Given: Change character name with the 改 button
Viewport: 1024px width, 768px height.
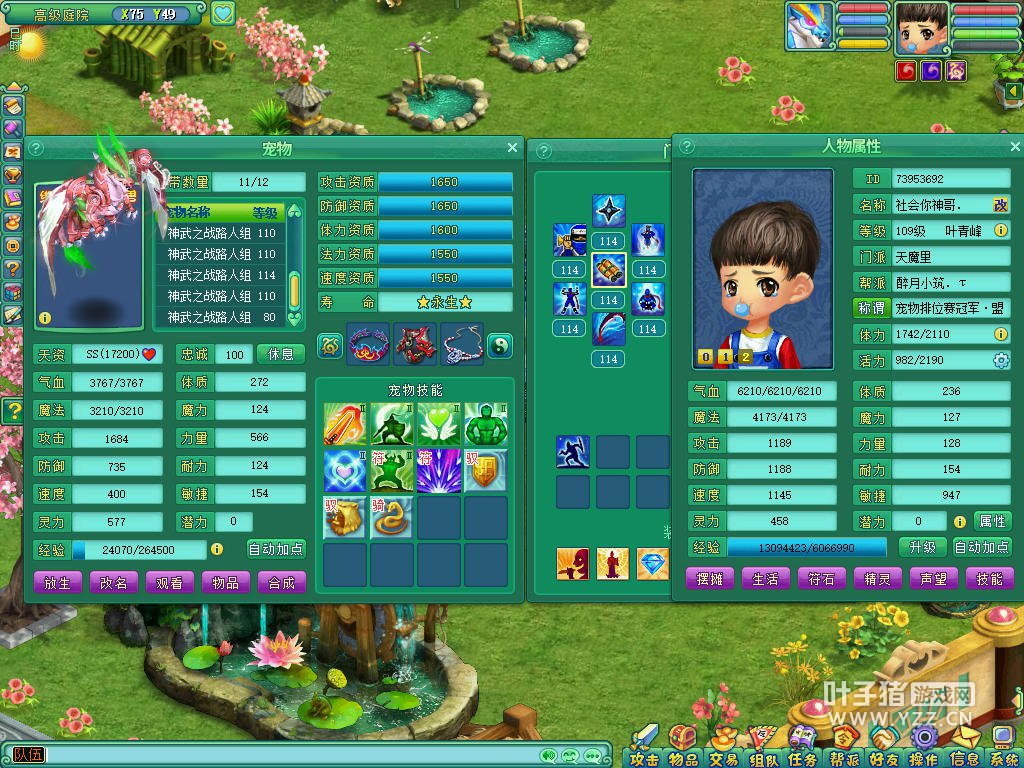Looking at the screenshot, I should click(1000, 204).
